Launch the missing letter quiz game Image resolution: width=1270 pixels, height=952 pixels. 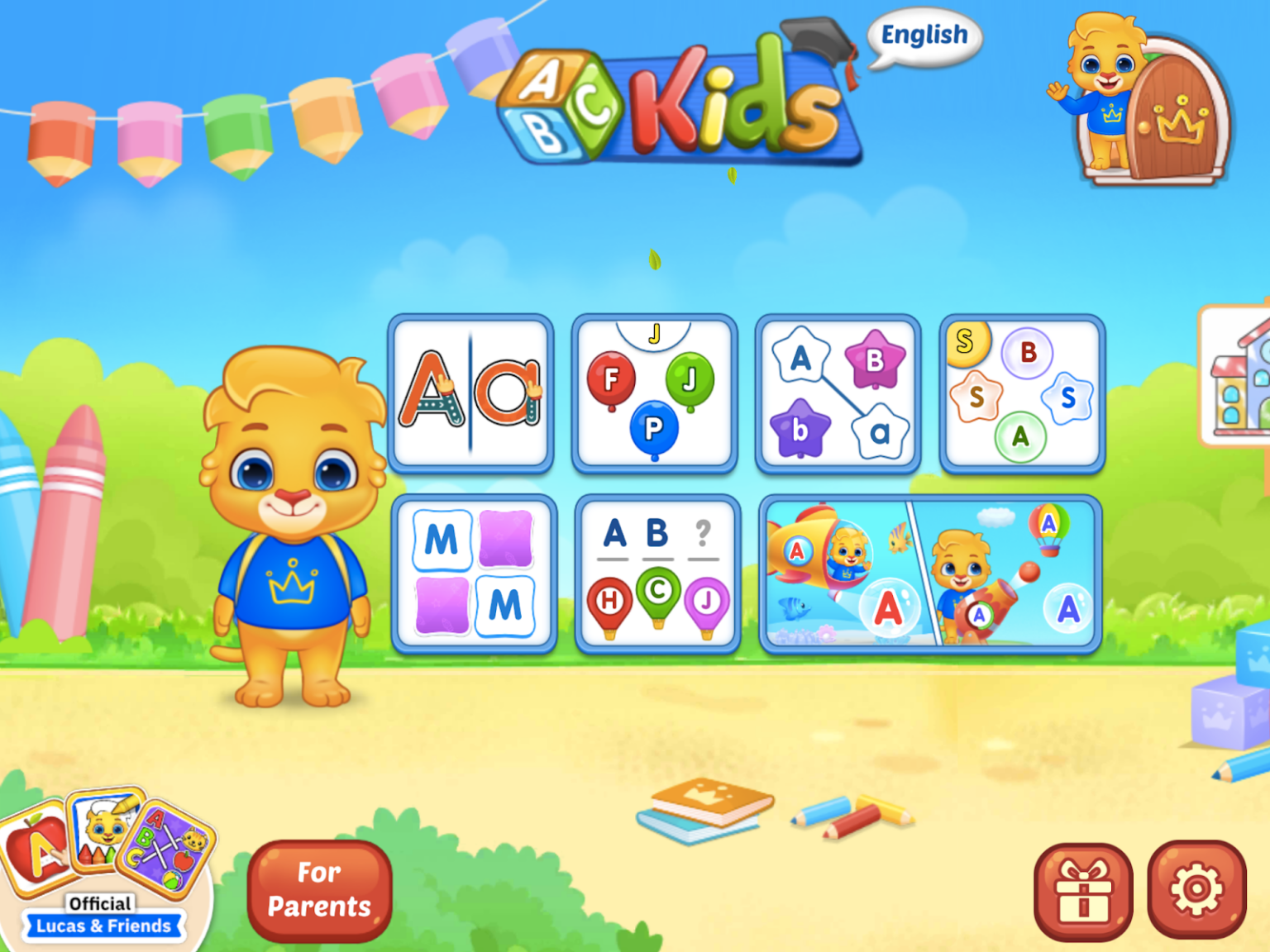coord(656,570)
